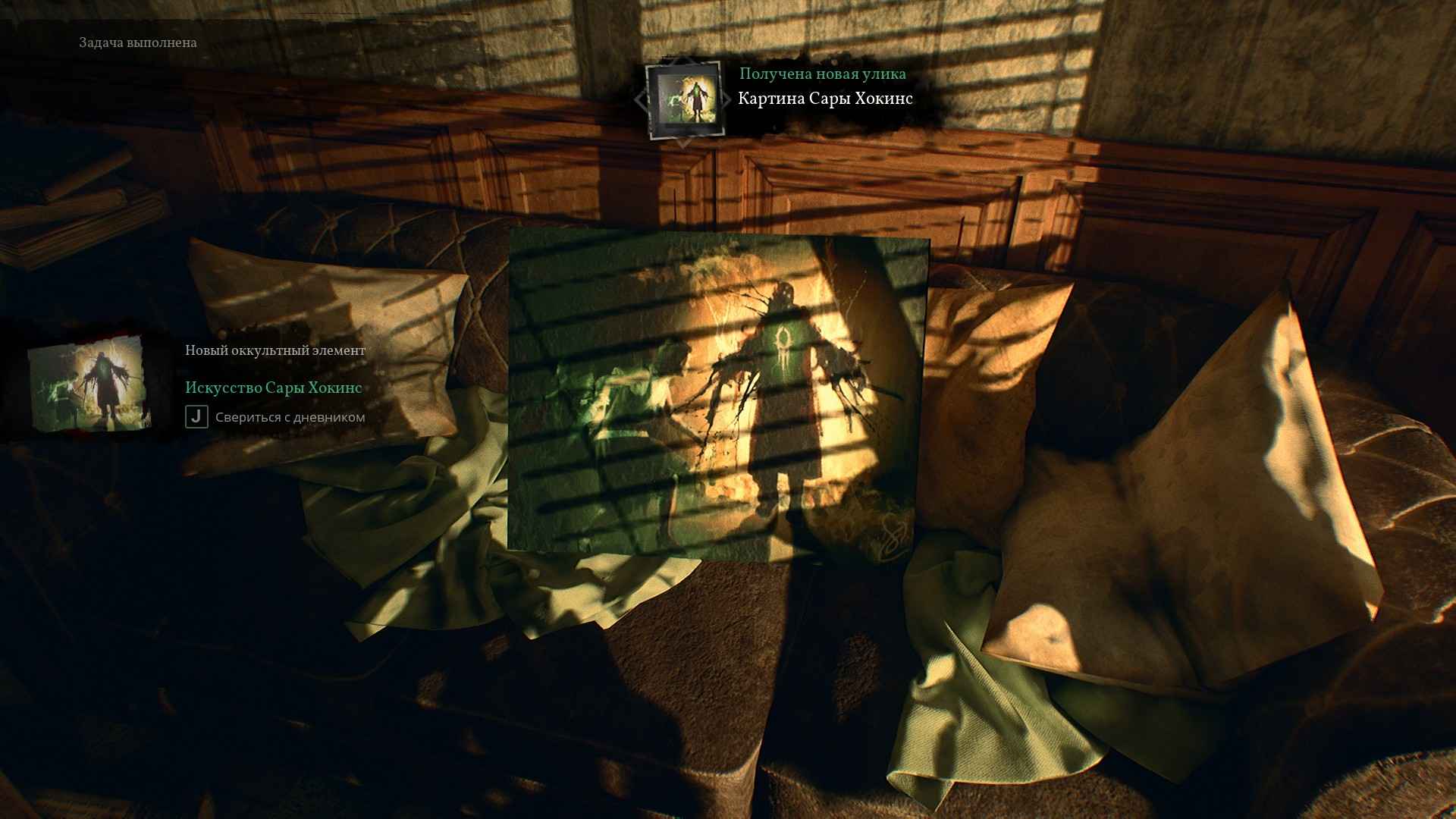Open the 'Искусство Сары Хокинс' entry
The image size is (1456, 819).
(x=273, y=388)
